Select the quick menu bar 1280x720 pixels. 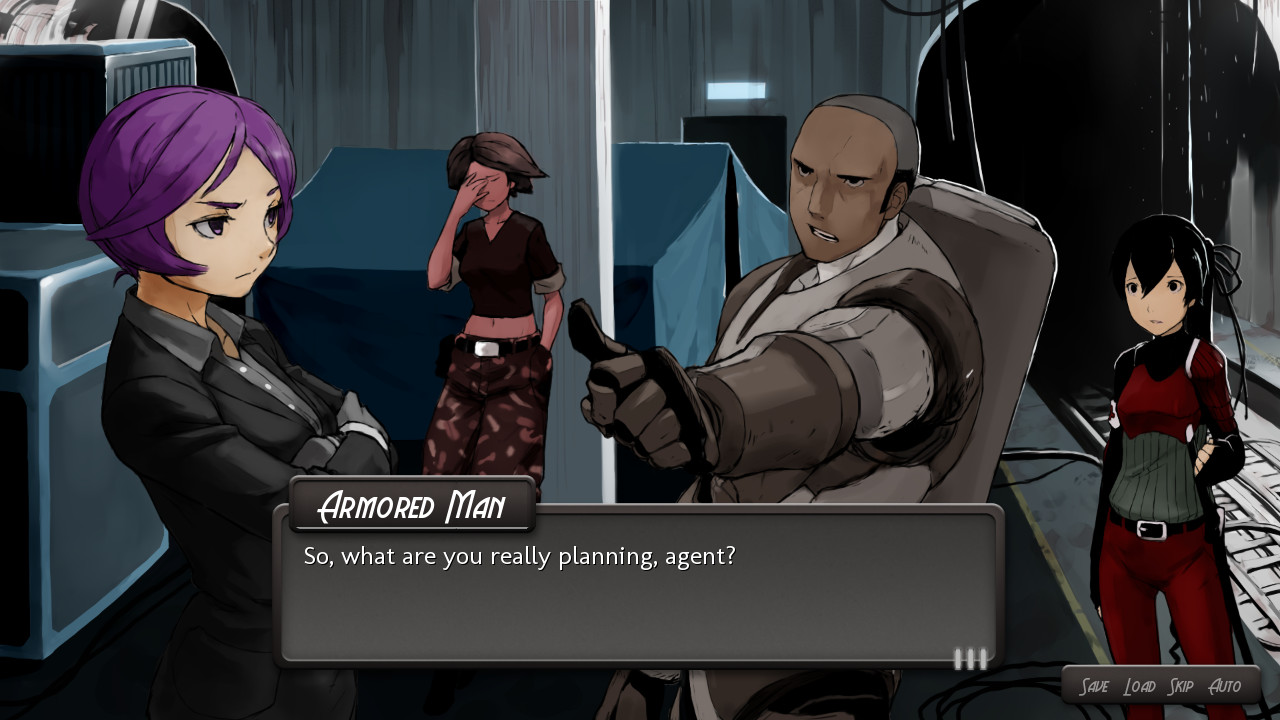(x=1160, y=686)
